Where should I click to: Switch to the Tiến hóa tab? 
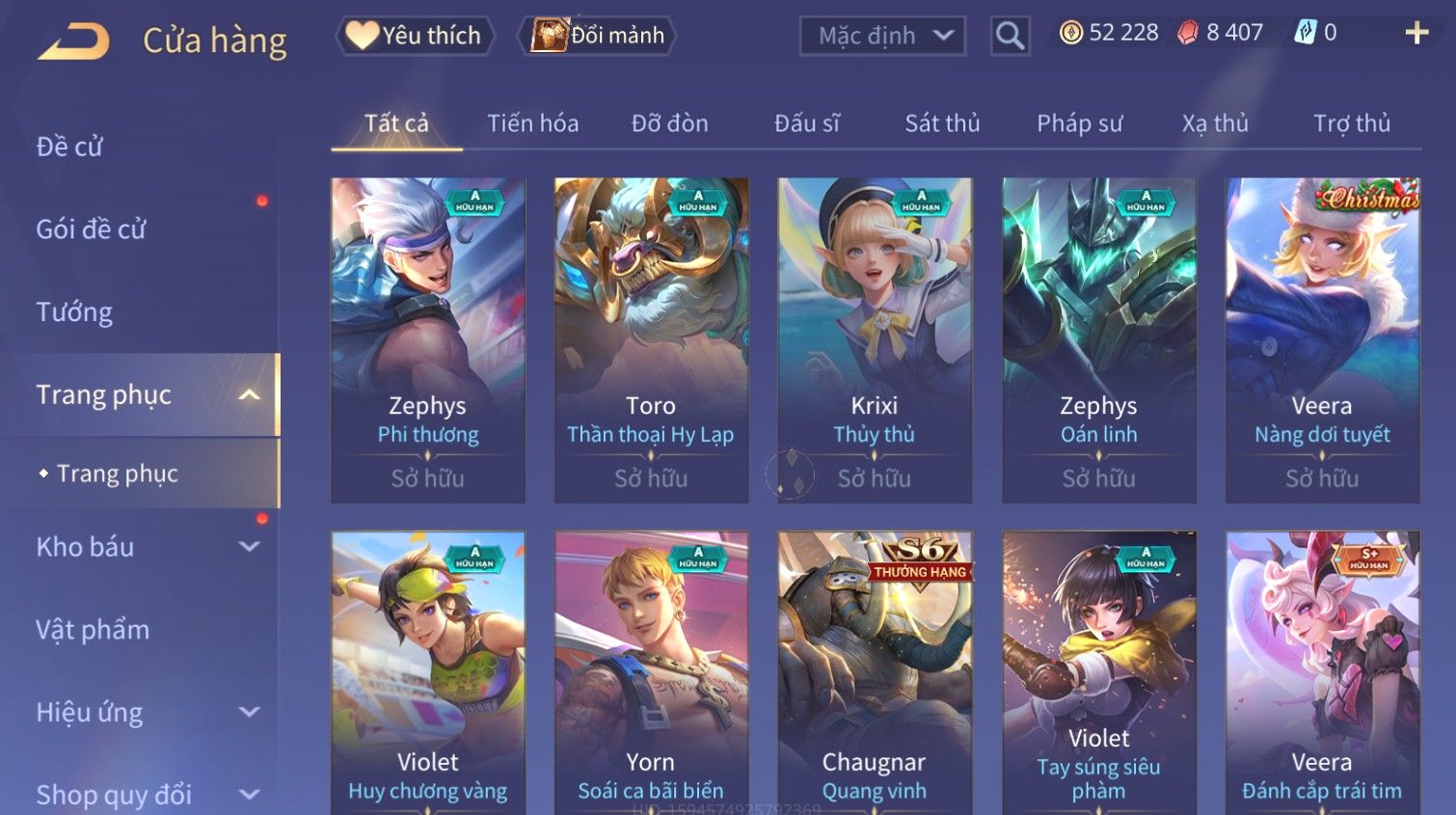pyautogui.click(x=532, y=123)
